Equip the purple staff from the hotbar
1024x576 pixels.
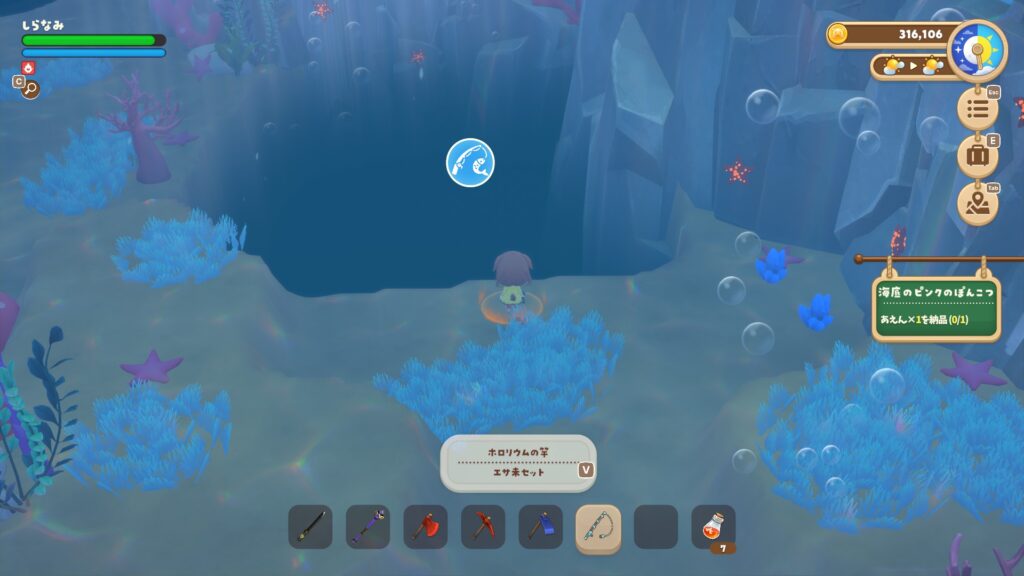coord(368,527)
